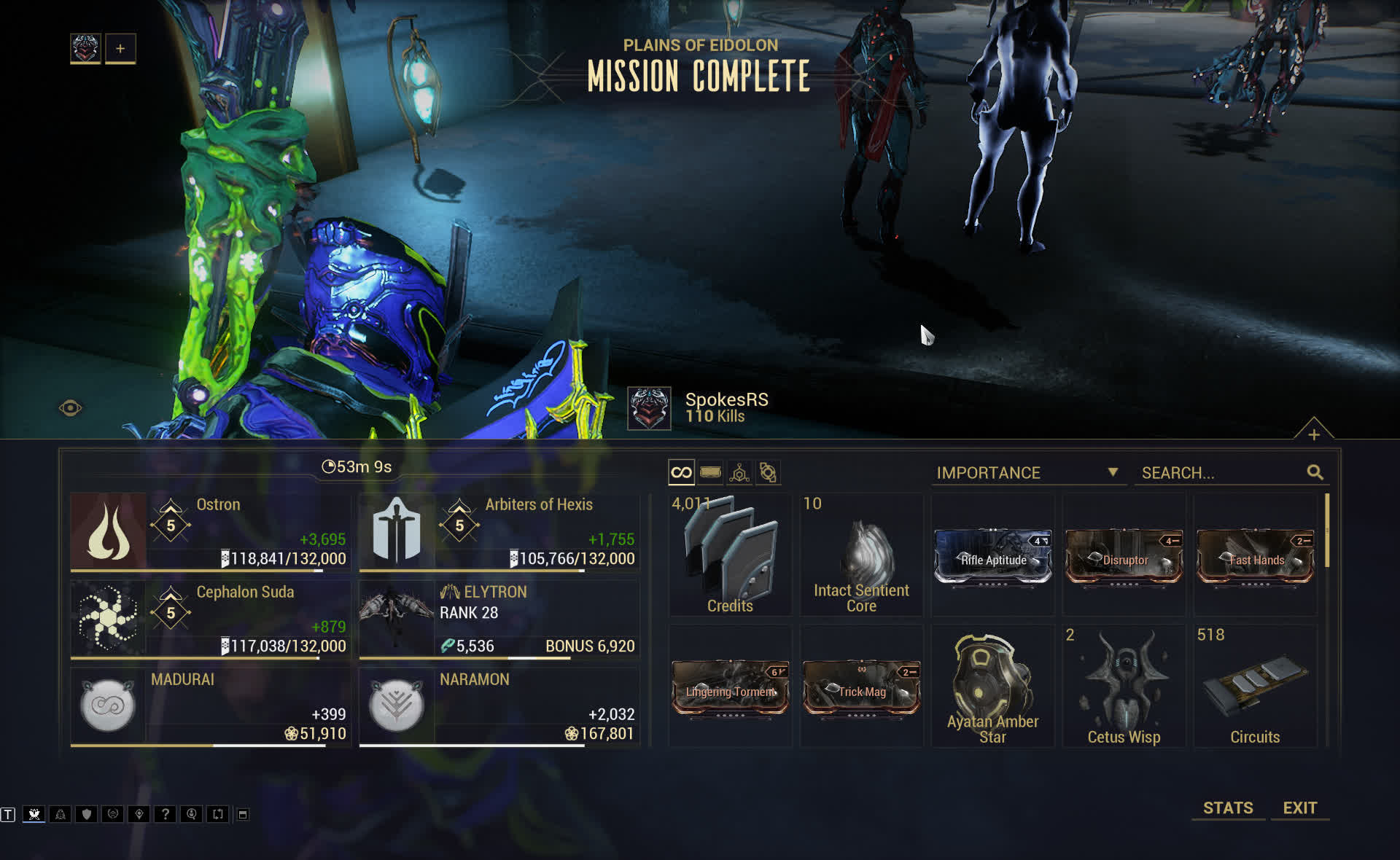This screenshot has height=860, width=1400.
Task: Open the STATS screen
Action: point(1228,808)
